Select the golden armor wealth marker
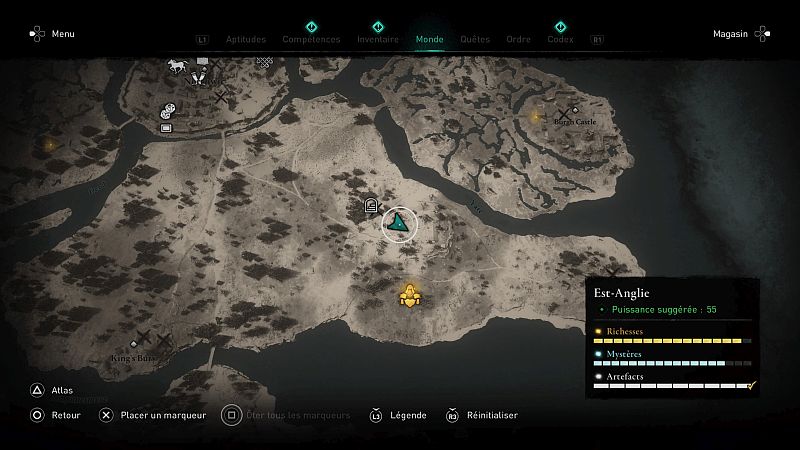Screen dimensions: 800x450 coord(410,295)
